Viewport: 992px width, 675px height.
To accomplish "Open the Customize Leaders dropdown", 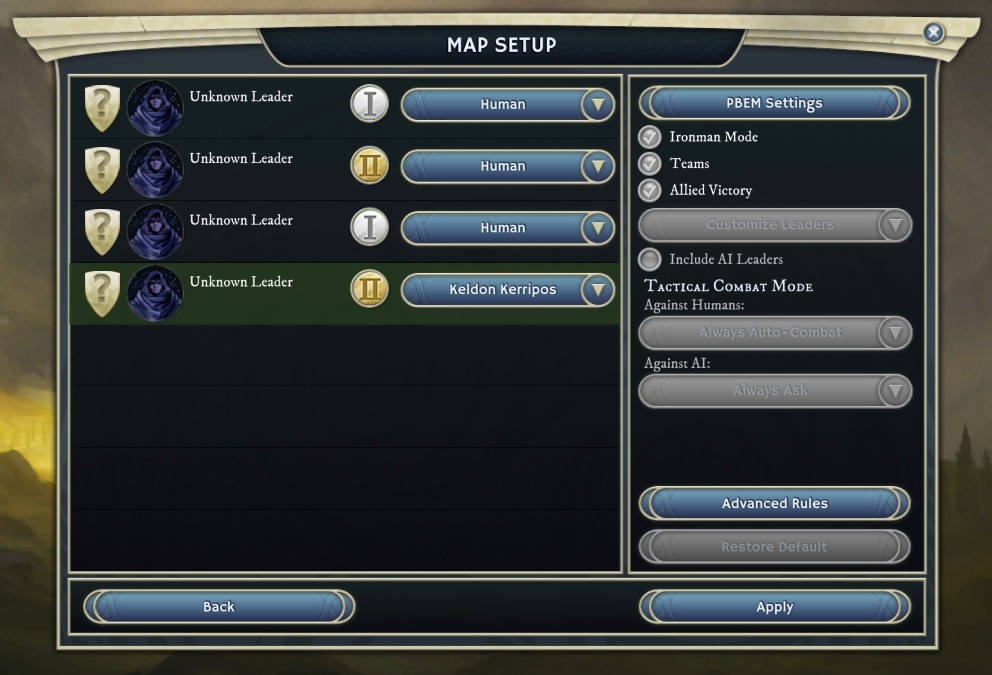I will [774, 225].
